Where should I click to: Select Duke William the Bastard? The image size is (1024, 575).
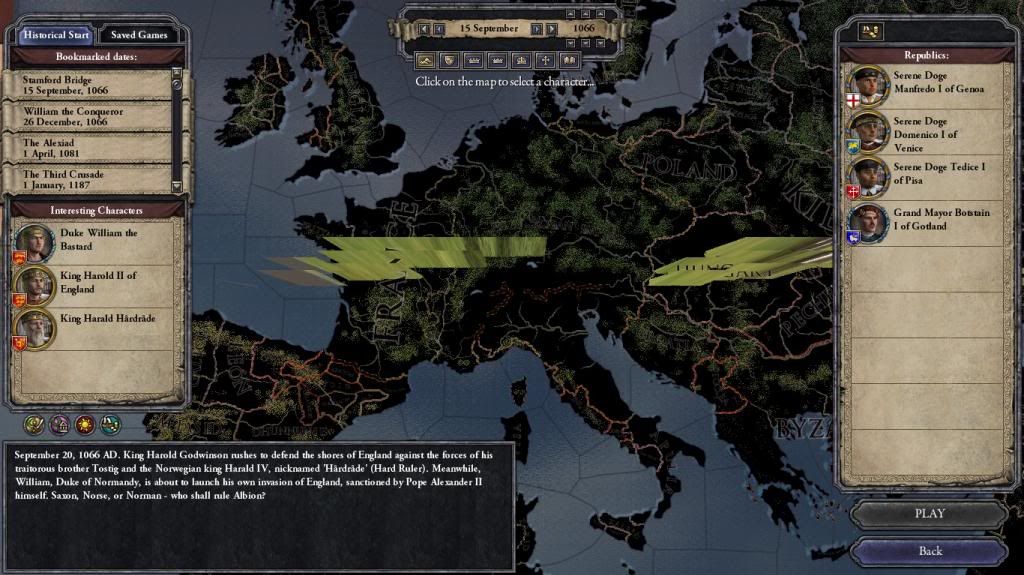pos(97,240)
